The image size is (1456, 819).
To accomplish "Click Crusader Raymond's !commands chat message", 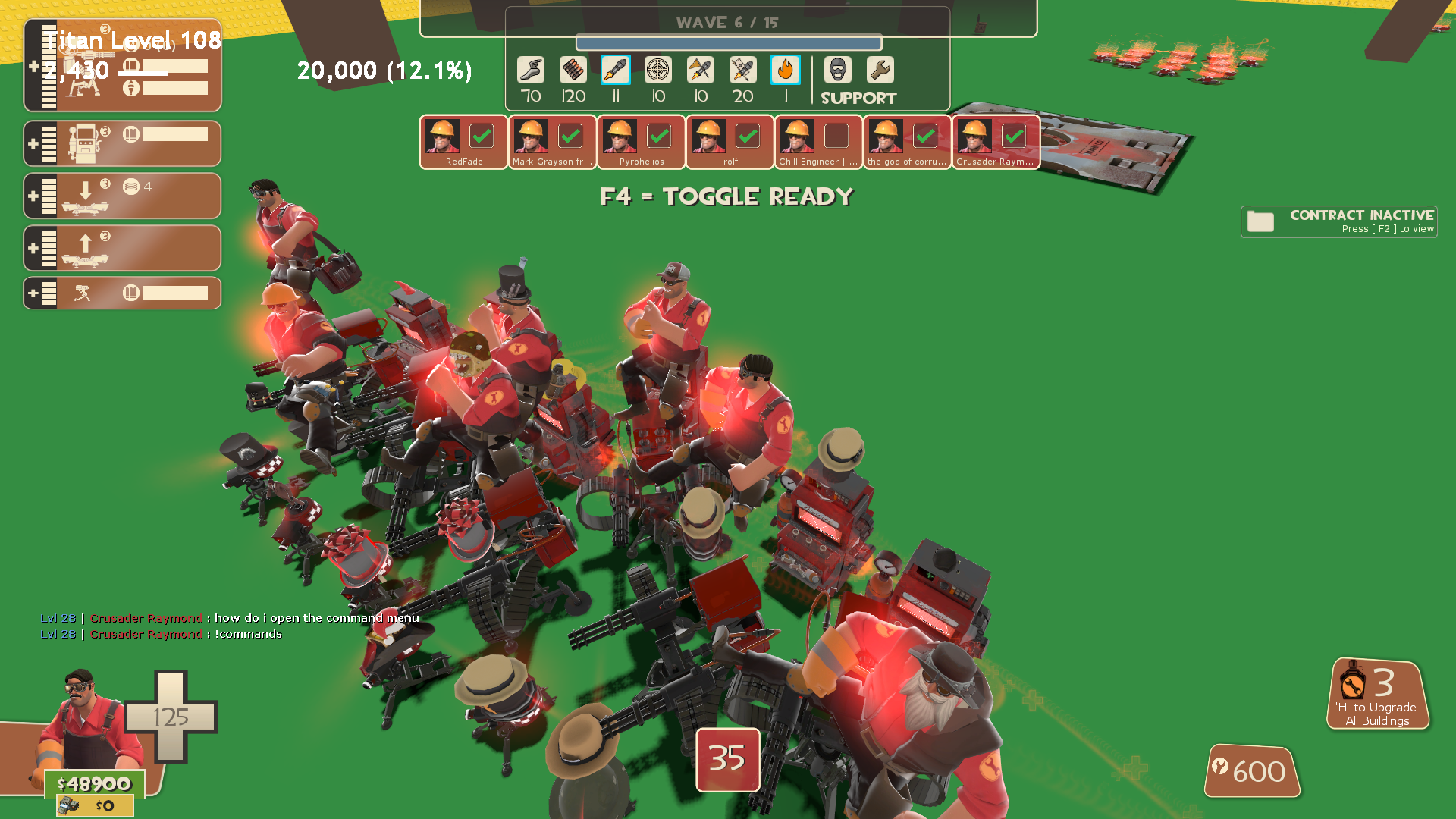I will (x=248, y=634).
